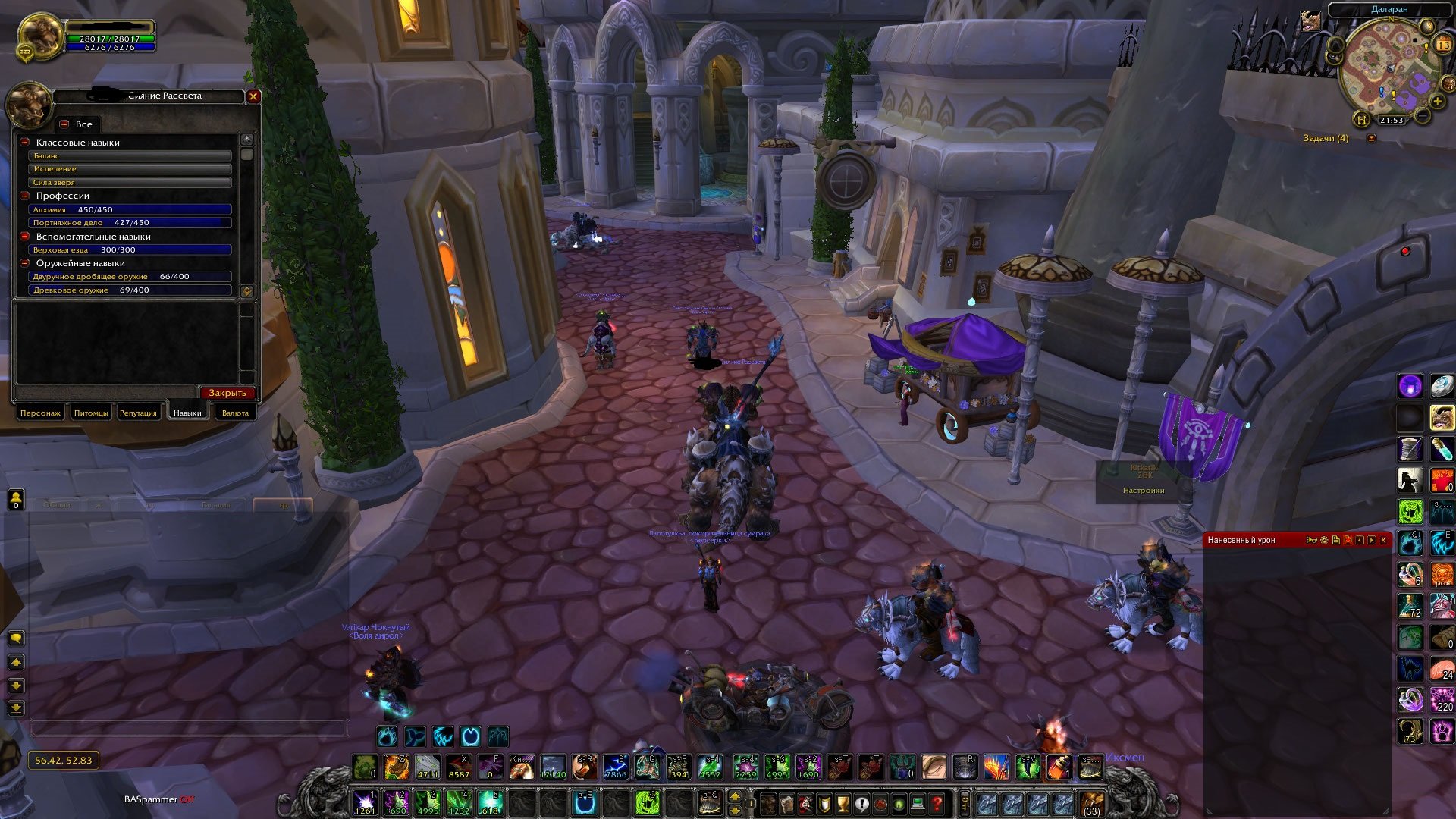Switch to the Репутация tab
This screenshot has width=1456, height=819.
point(138,413)
